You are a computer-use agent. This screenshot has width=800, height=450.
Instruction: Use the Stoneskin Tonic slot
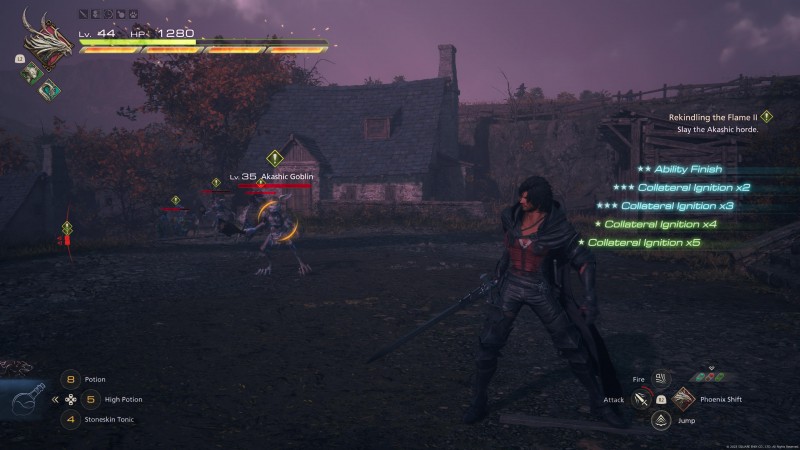70,419
